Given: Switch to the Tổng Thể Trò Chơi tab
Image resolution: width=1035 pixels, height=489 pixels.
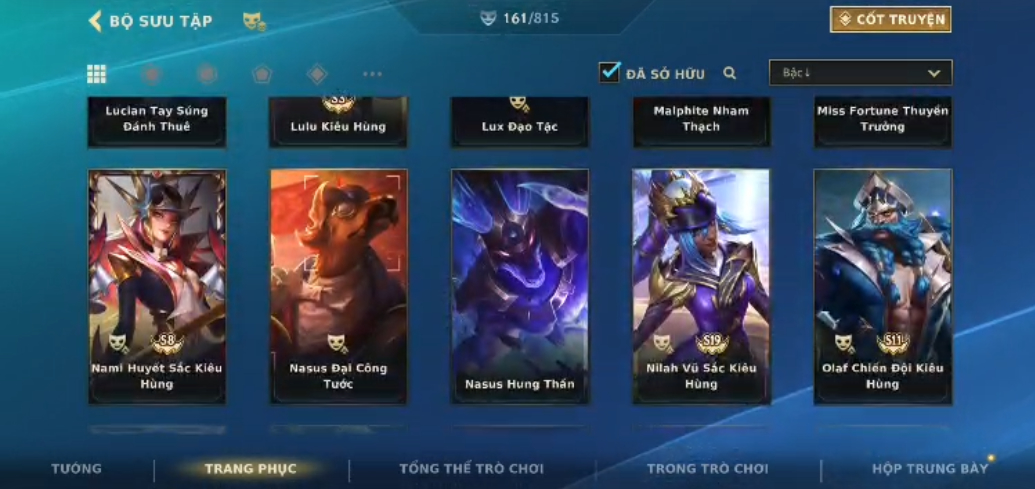Looking at the screenshot, I should coord(471,469).
